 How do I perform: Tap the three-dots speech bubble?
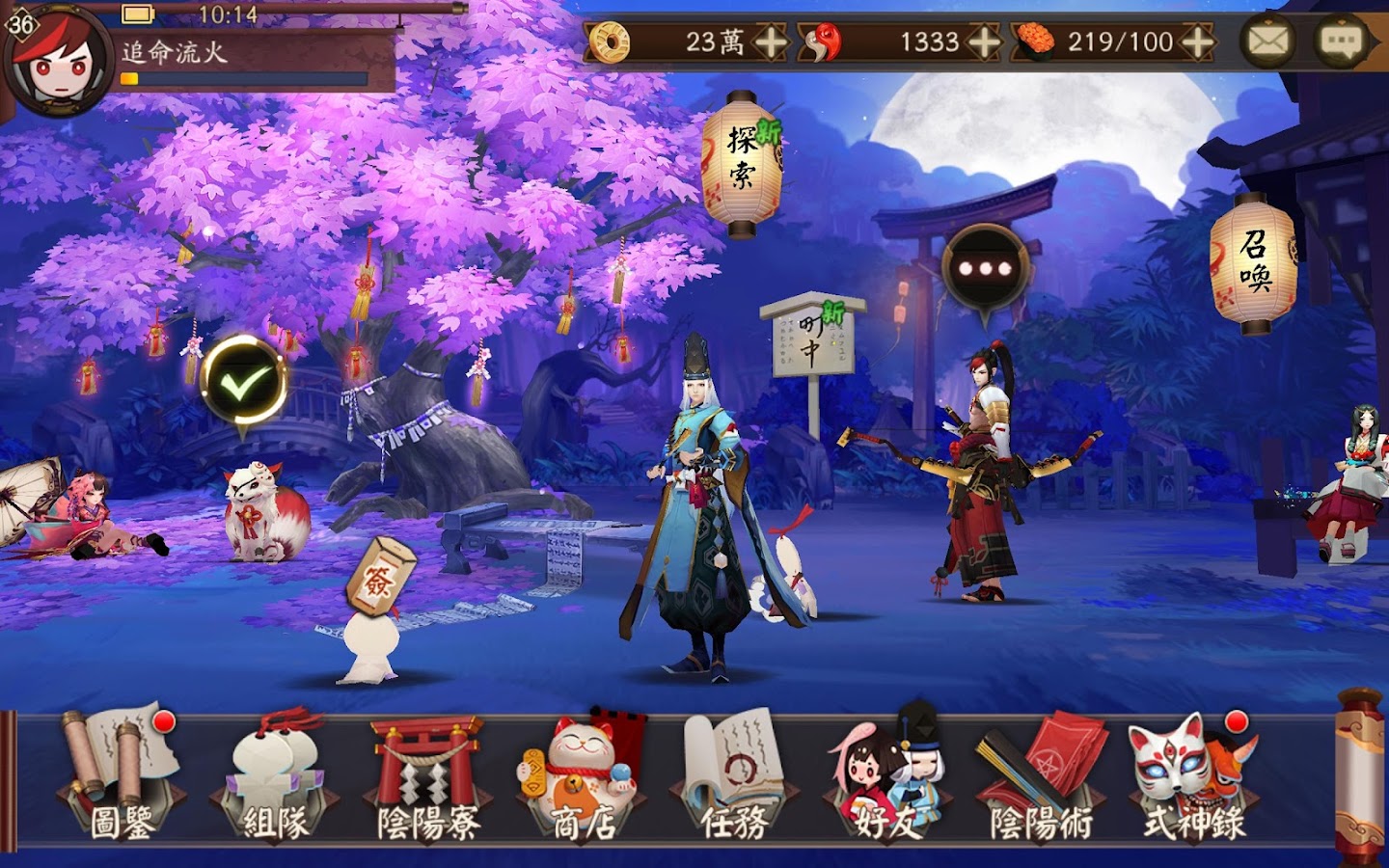[x=985, y=268]
